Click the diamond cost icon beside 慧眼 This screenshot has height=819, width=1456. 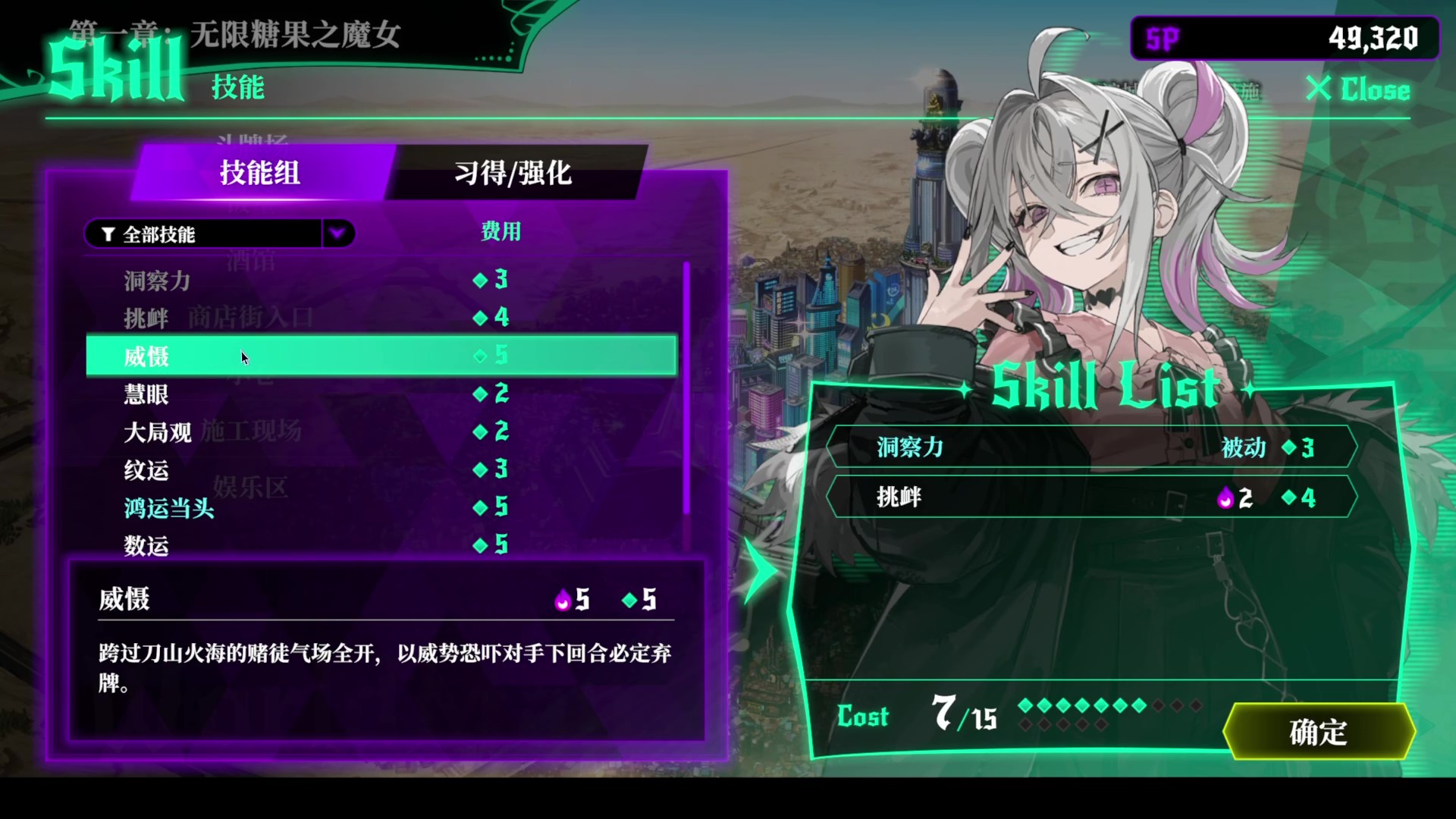click(x=481, y=394)
